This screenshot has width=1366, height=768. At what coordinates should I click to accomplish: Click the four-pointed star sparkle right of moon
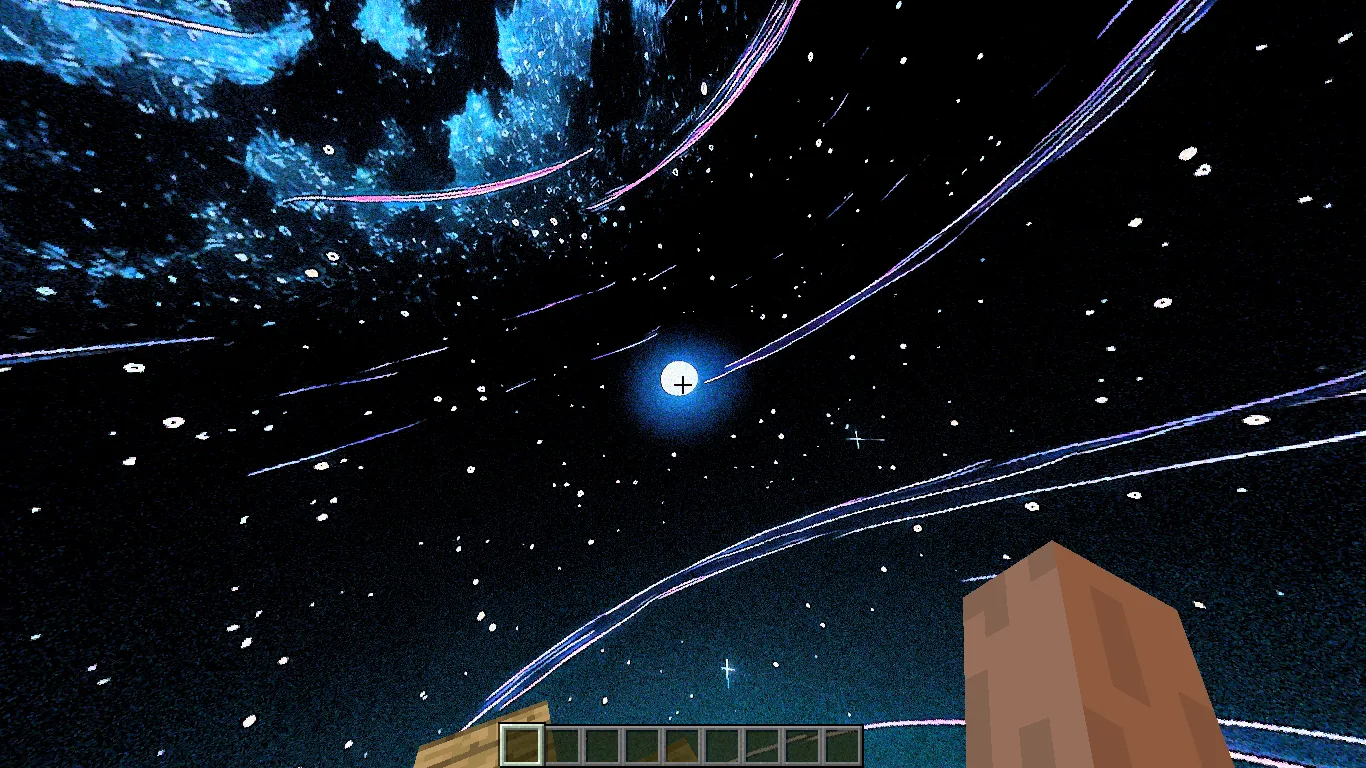click(x=855, y=438)
